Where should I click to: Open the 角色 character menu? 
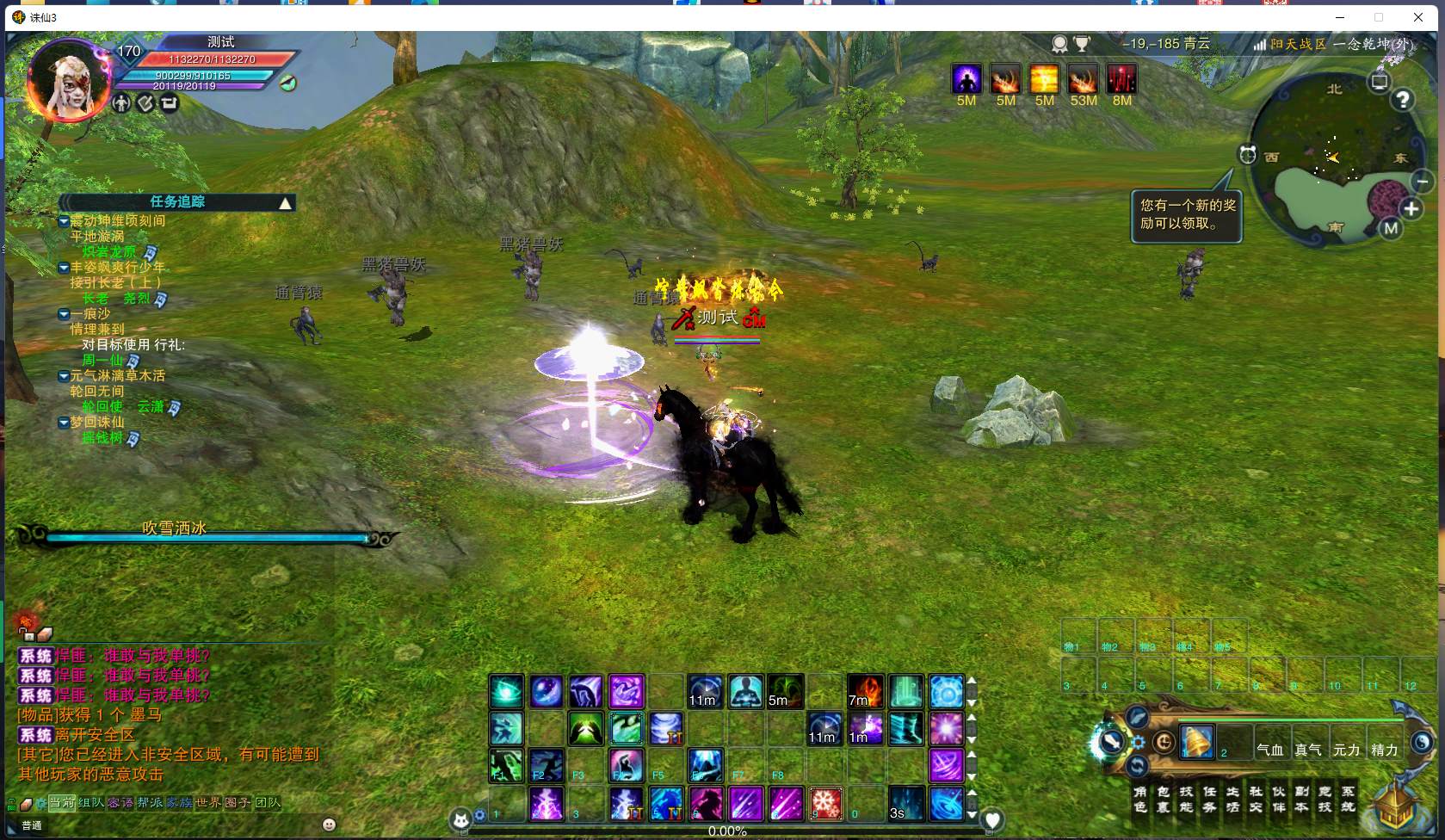click(x=1139, y=799)
